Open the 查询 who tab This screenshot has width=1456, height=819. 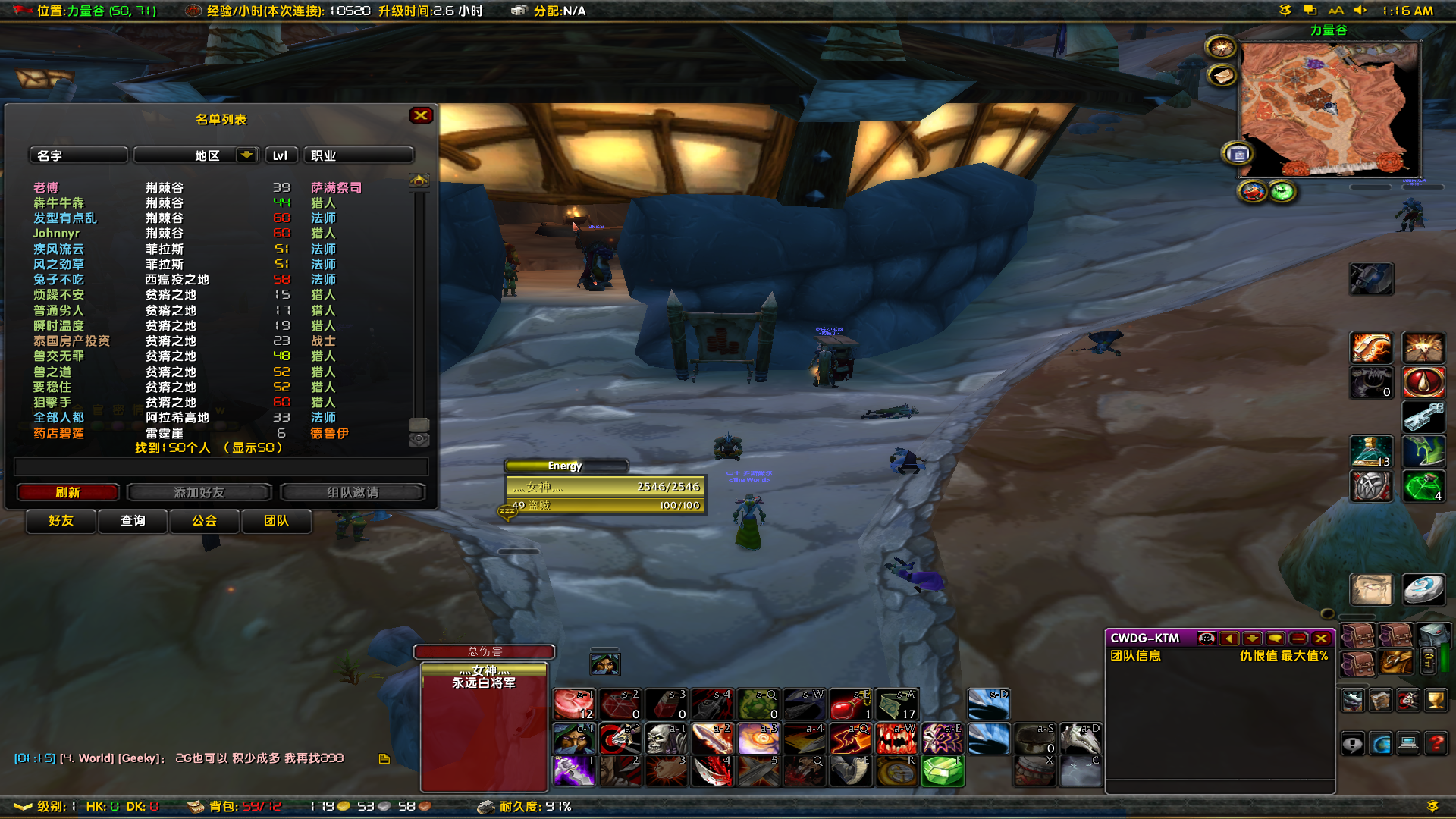[133, 521]
